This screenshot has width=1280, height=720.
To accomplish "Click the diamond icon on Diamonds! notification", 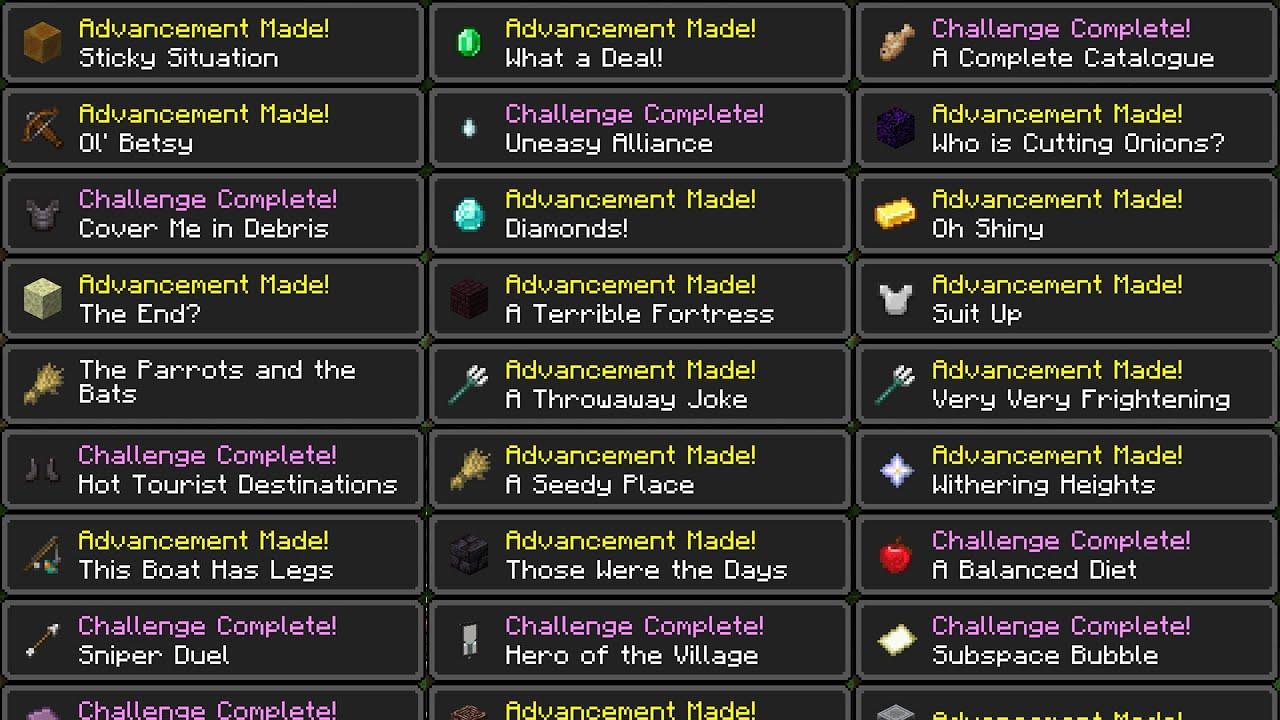I will (469, 213).
